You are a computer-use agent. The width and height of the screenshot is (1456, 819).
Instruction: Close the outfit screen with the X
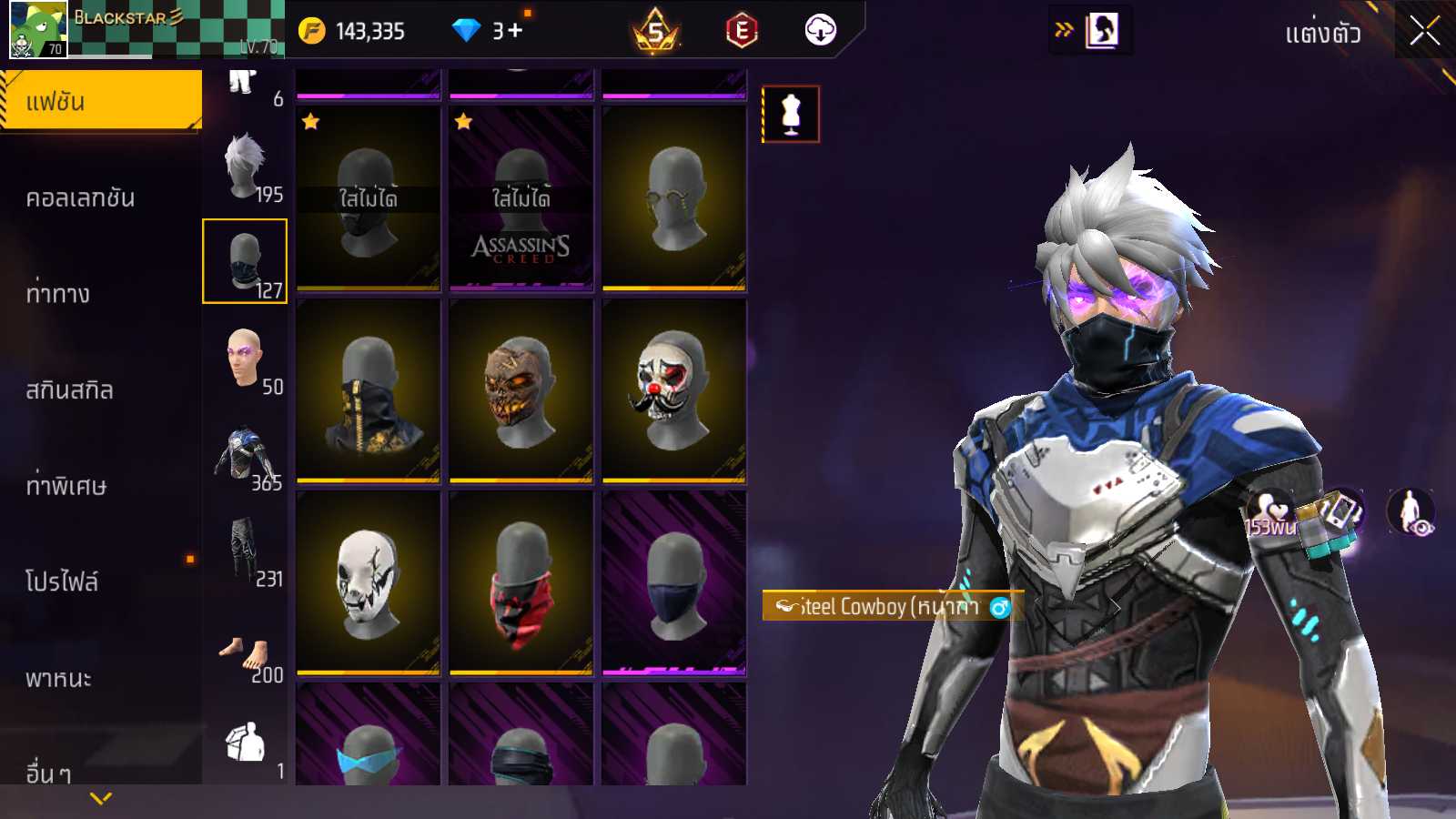pyautogui.click(x=1424, y=32)
